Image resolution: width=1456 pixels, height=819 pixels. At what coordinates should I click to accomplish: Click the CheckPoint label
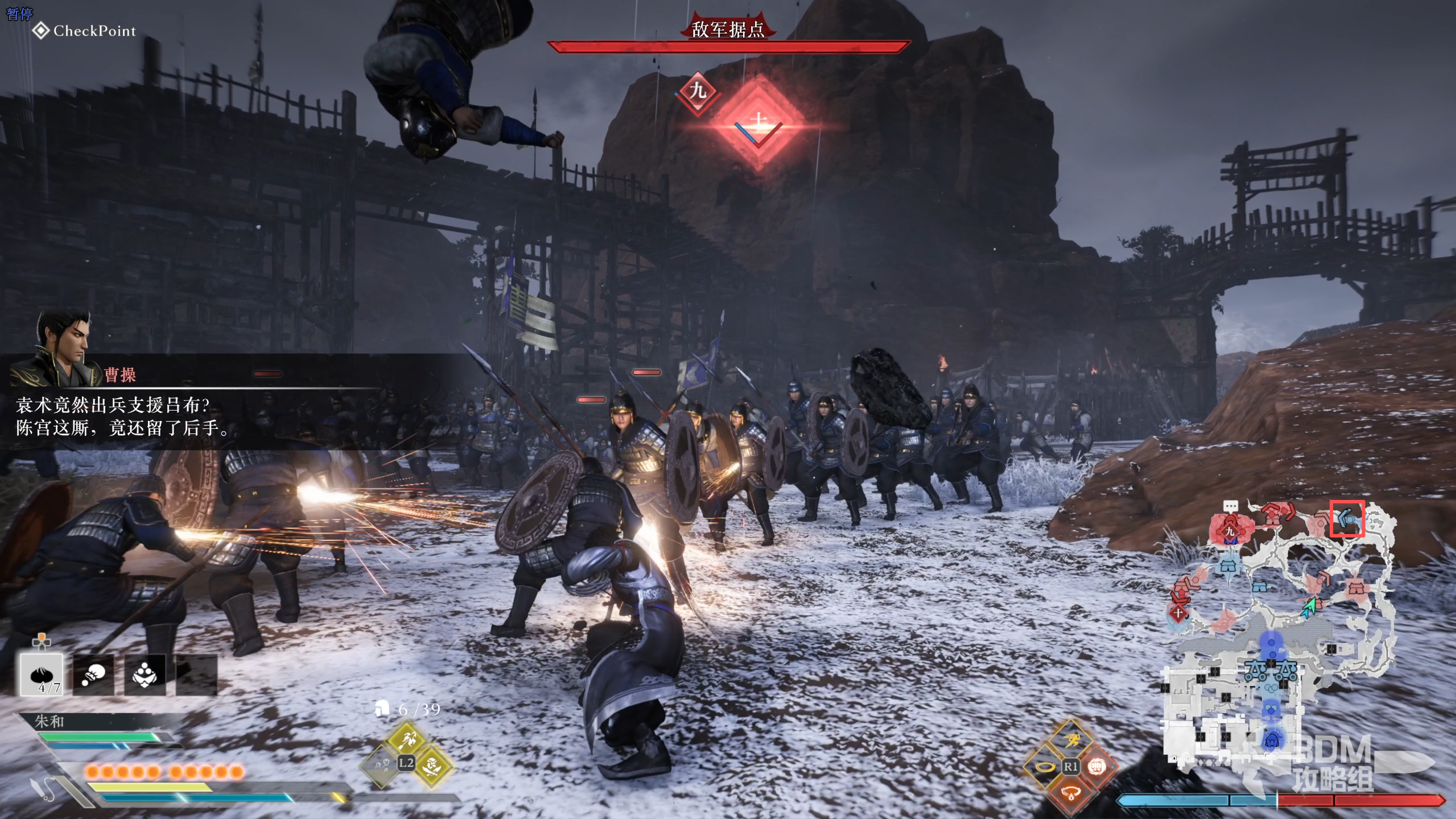click(x=84, y=31)
